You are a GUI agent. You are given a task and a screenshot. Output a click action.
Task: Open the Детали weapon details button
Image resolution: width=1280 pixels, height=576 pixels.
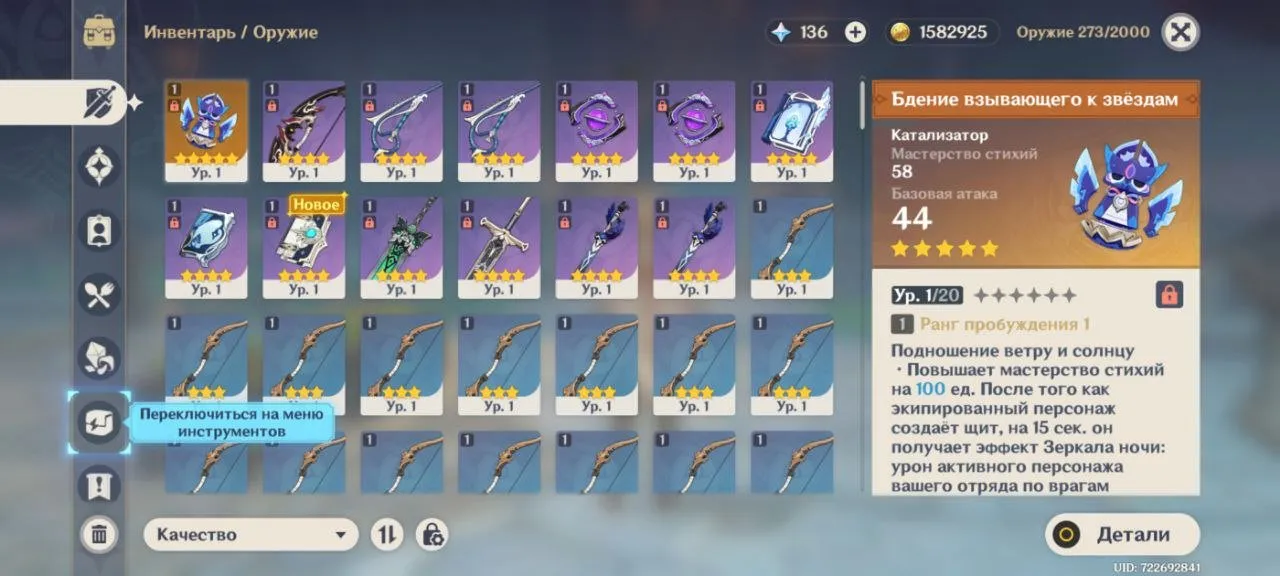1122,534
